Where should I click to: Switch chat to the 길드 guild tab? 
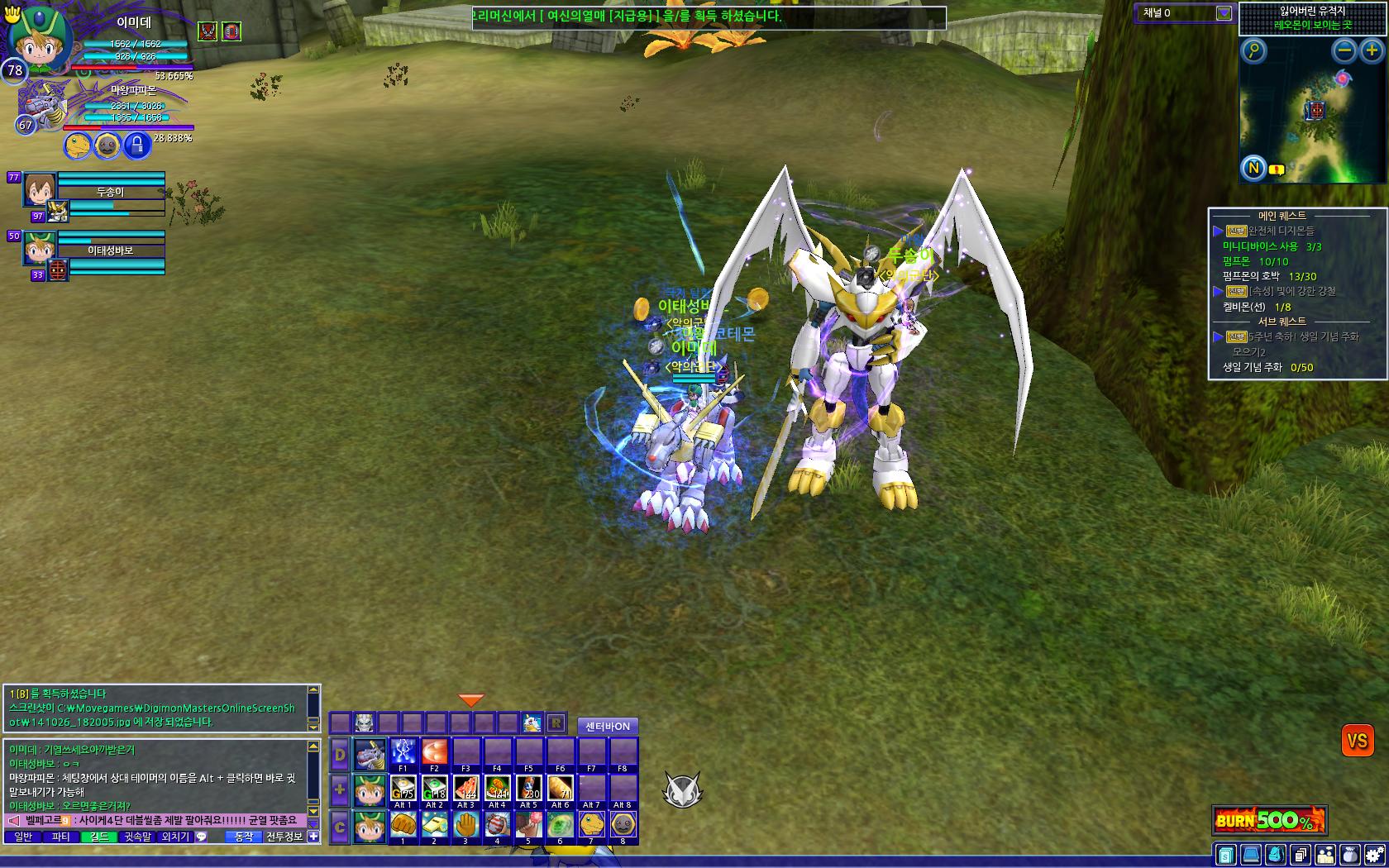point(98,837)
